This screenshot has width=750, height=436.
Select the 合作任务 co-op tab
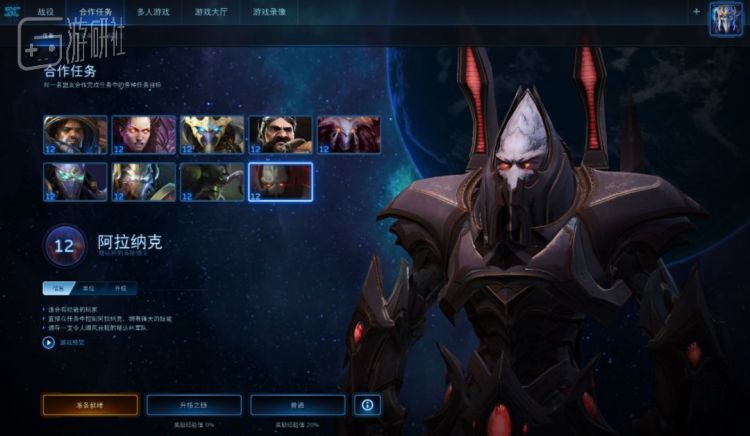pos(96,12)
